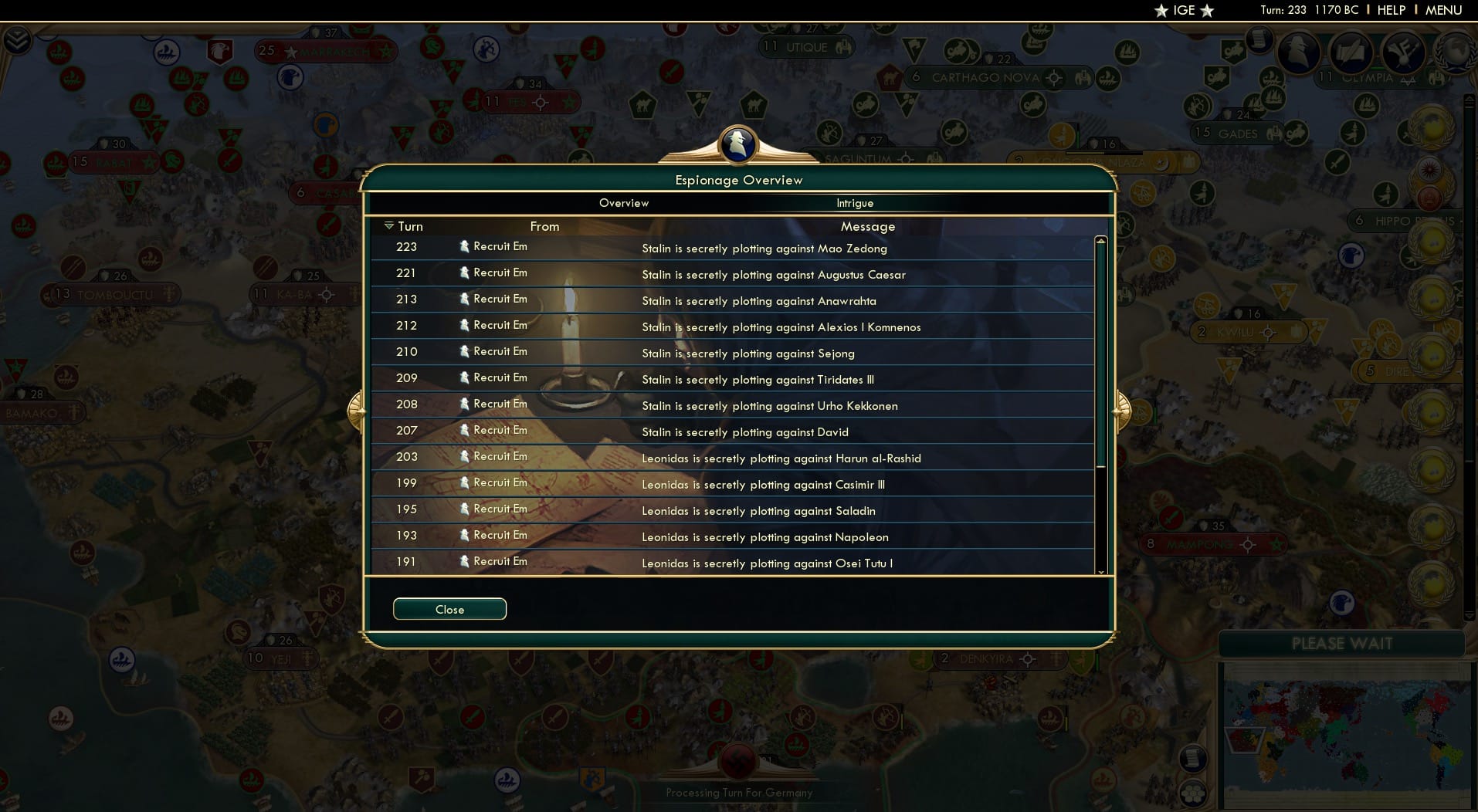Click the spy icon on the turn 223 Recruit Em row
The height and width of the screenshot is (812, 1478).
pyautogui.click(x=464, y=247)
